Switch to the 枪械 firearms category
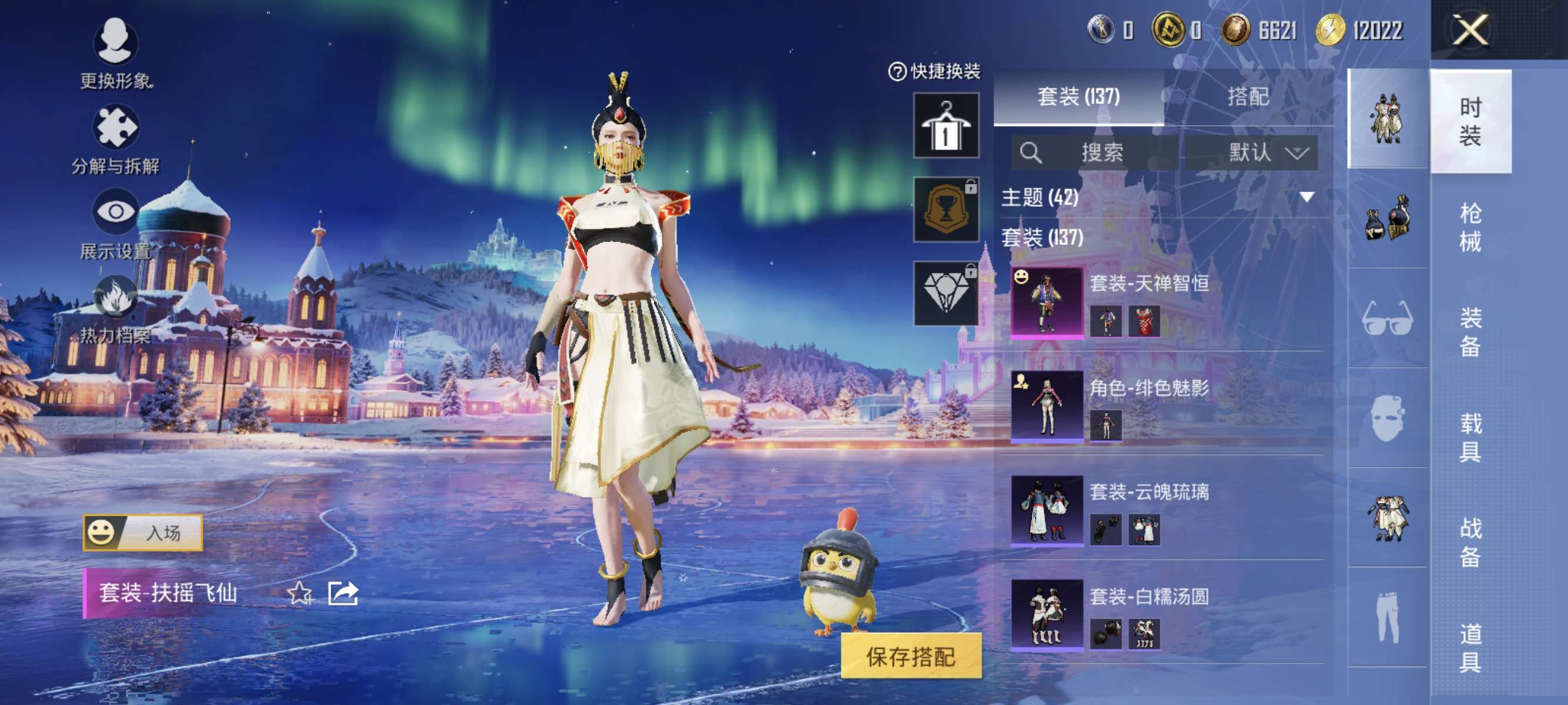Image resolution: width=1568 pixels, height=705 pixels. click(x=1470, y=226)
